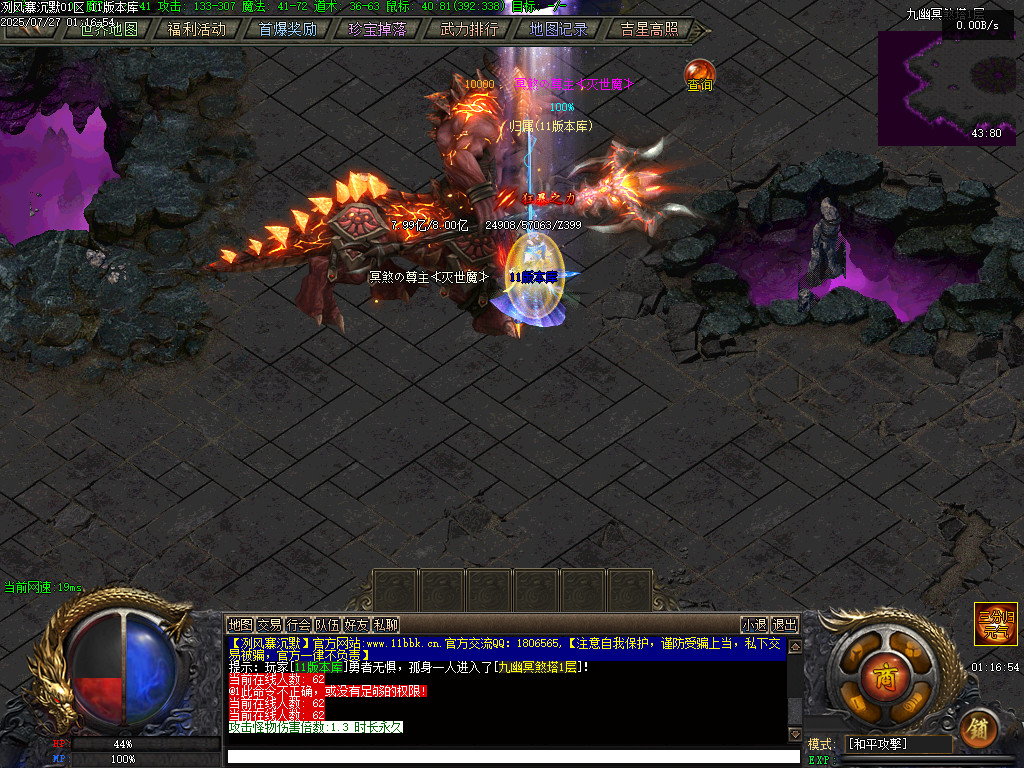The height and width of the screenshot is (768, 1024).
Task: Open the 好友 friends tab
Action: [356, 625]
